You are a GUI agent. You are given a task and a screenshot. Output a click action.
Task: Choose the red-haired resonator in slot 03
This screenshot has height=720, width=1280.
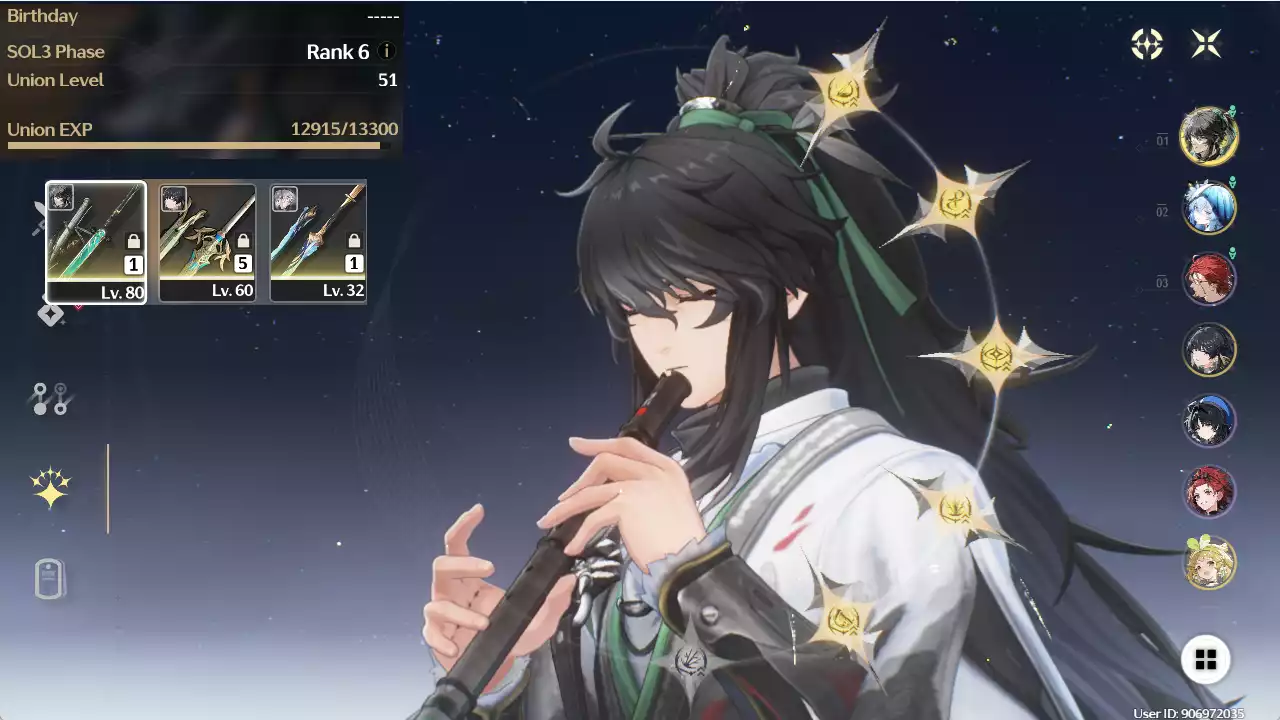1209,278
